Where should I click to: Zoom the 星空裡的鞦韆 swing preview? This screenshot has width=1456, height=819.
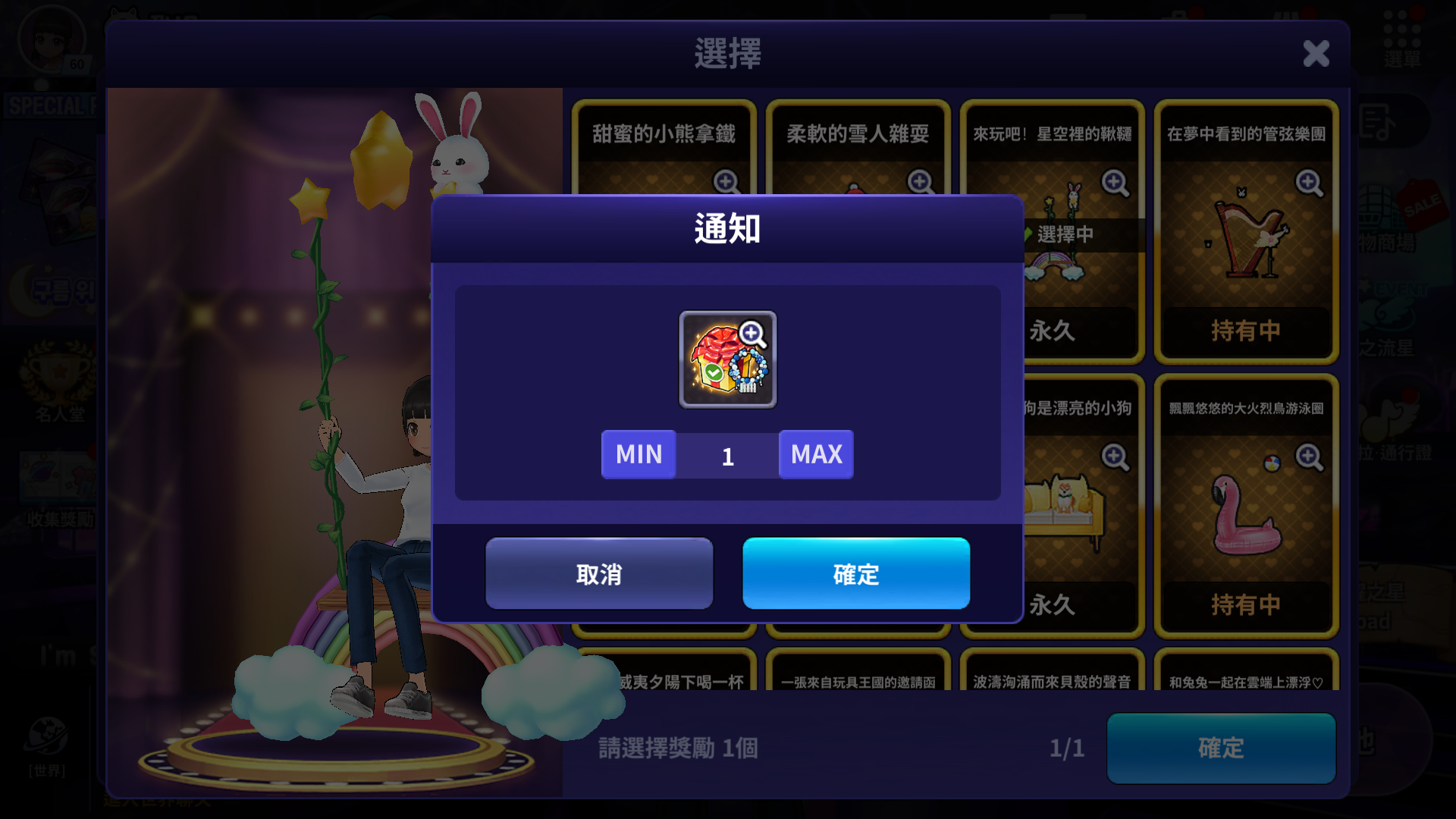click(1115, 183)
